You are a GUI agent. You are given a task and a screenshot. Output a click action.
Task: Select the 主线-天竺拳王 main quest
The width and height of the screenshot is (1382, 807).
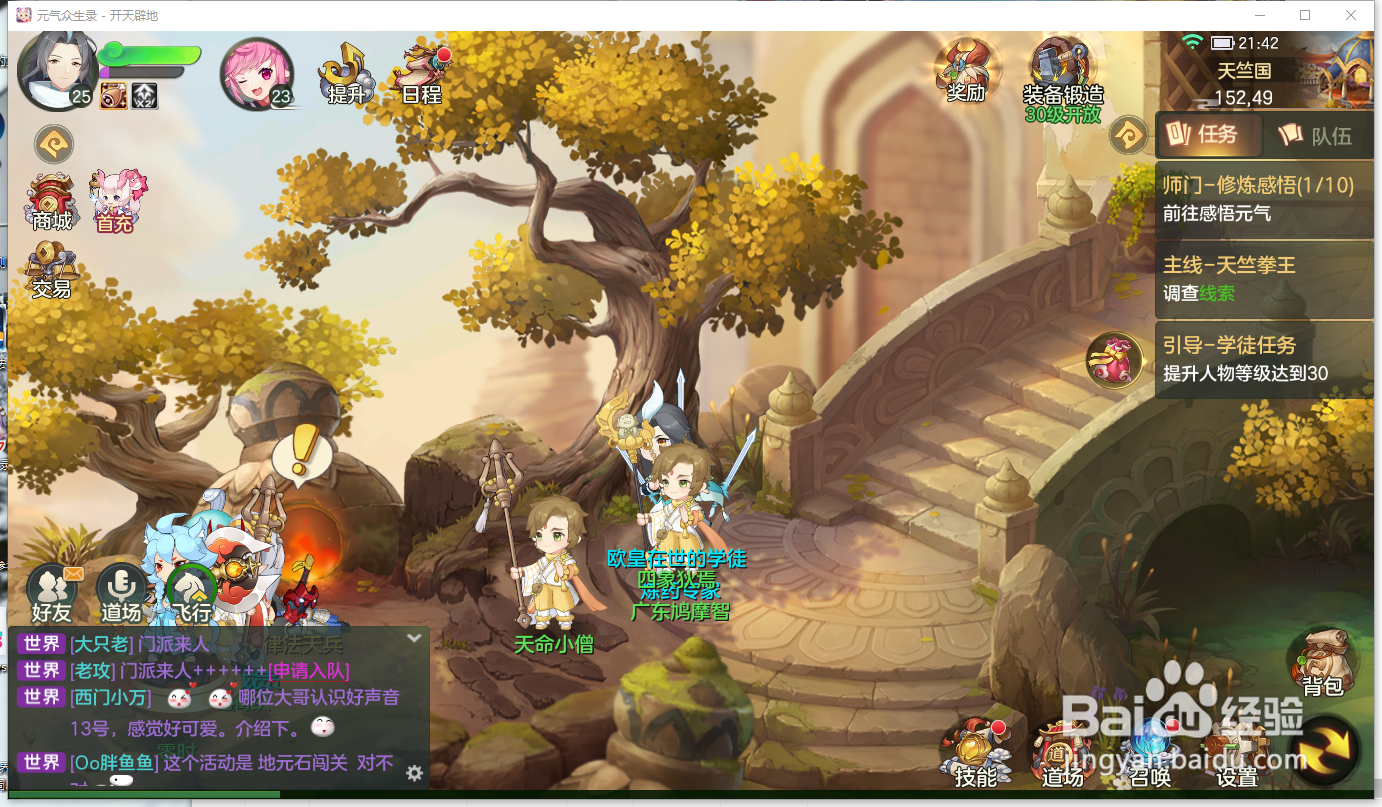coord(1264,278)
